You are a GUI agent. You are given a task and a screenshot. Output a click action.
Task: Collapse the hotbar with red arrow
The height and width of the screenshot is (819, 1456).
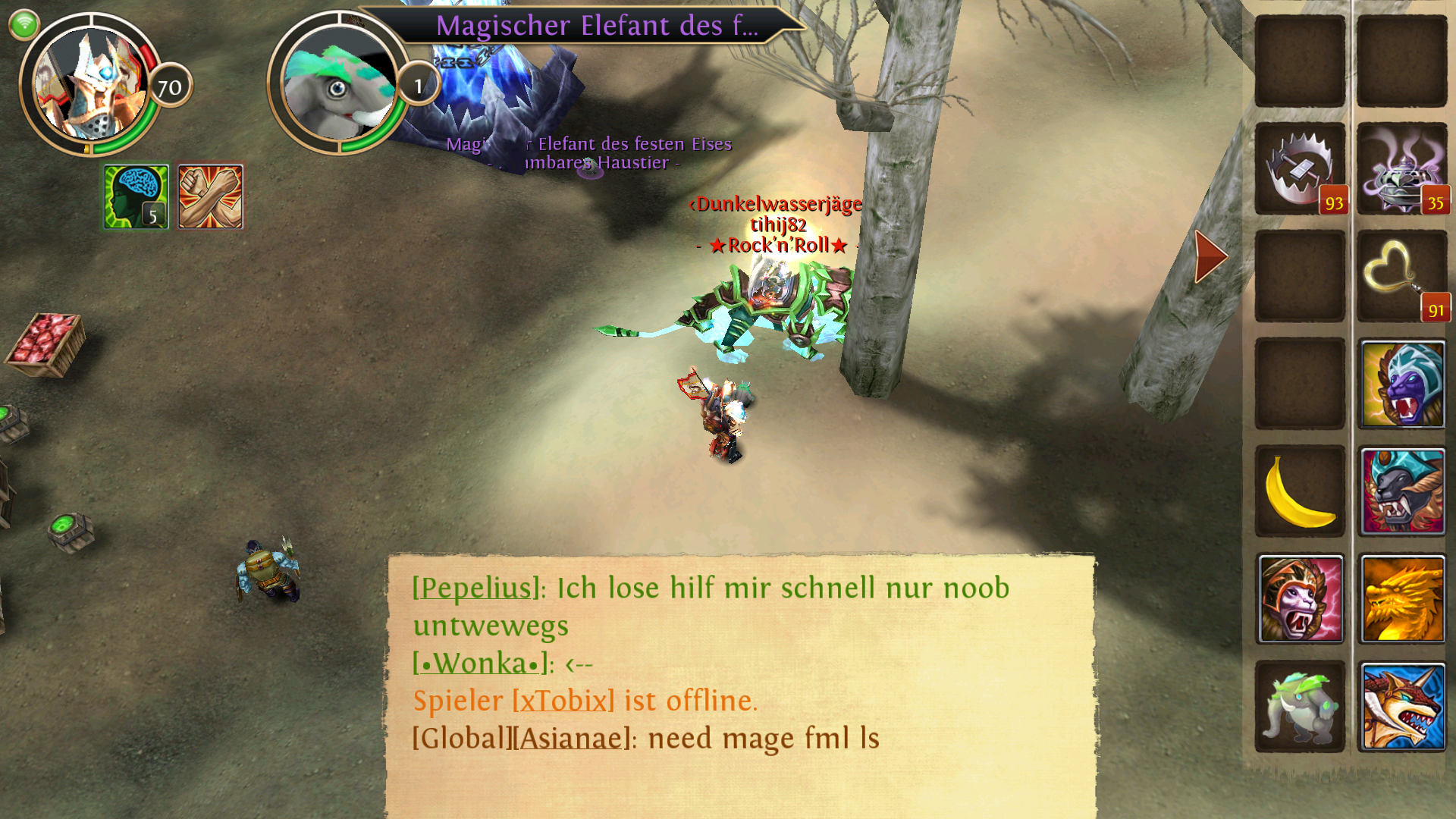[1210, 256]
